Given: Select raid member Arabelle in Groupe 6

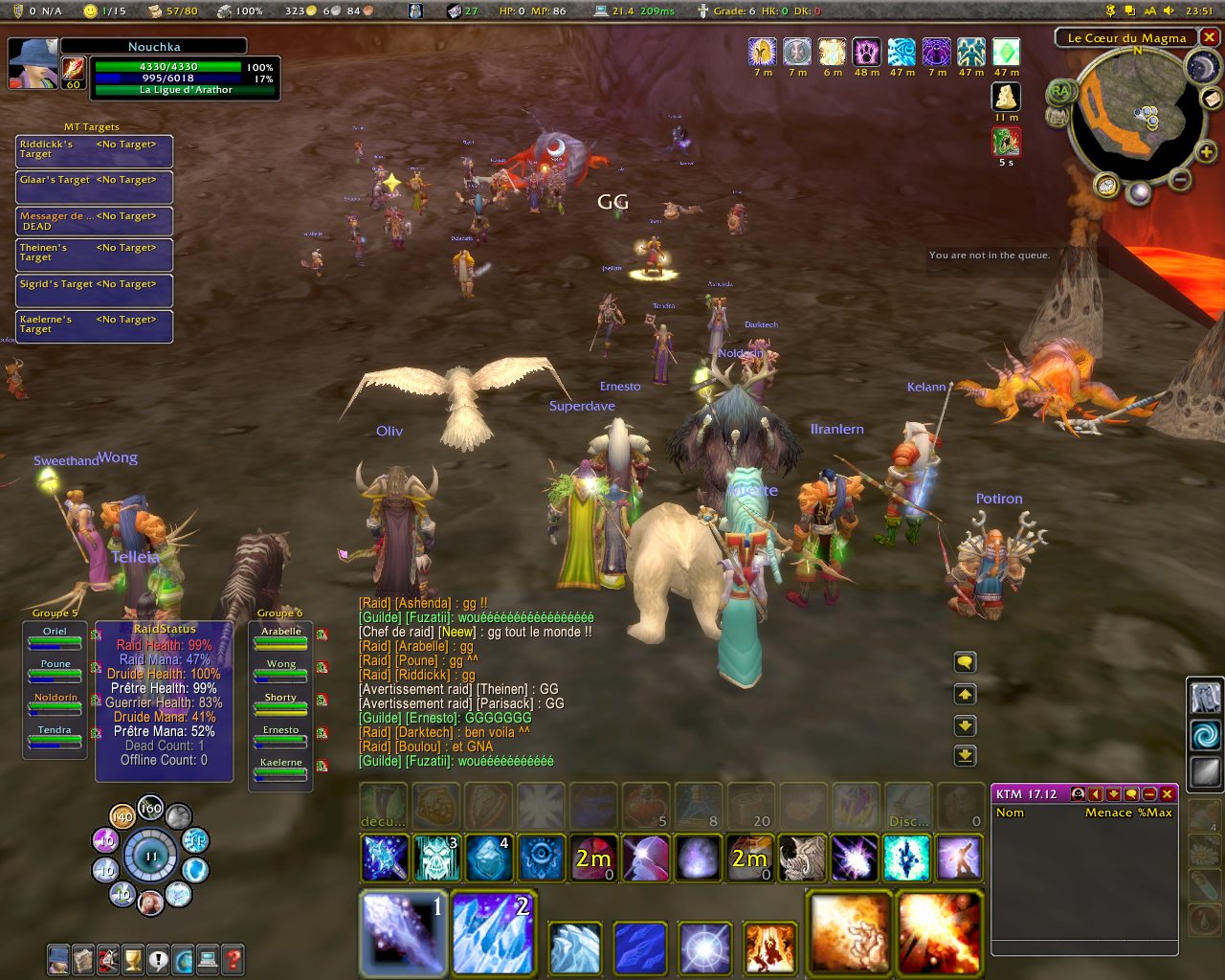Looking at the screenshot, I should [x=280, y=637].
